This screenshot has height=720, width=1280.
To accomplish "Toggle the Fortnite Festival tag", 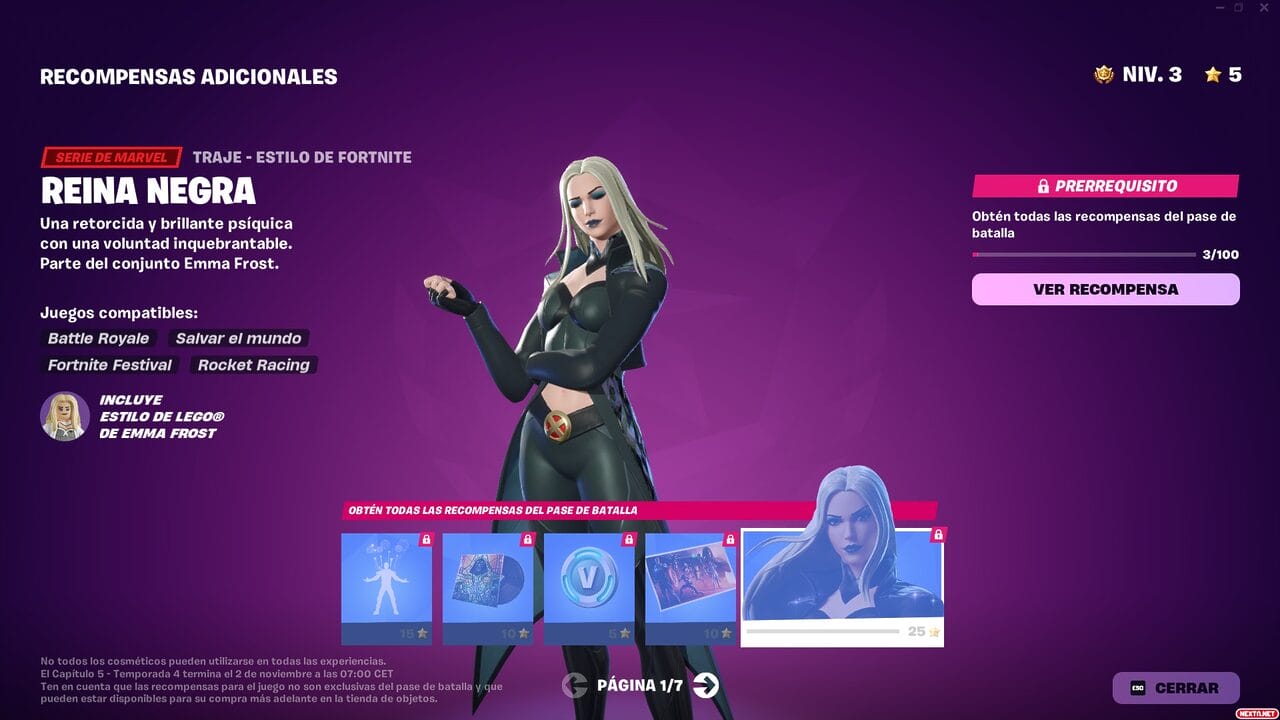I will (x=109, y=365).
